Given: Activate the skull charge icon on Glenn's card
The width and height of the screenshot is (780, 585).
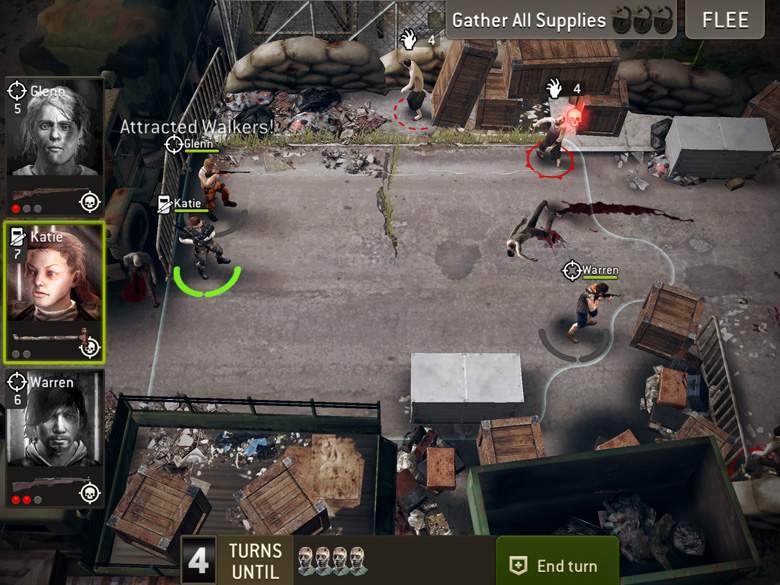Looking at the screenshot, I should (x=90, y=202).
